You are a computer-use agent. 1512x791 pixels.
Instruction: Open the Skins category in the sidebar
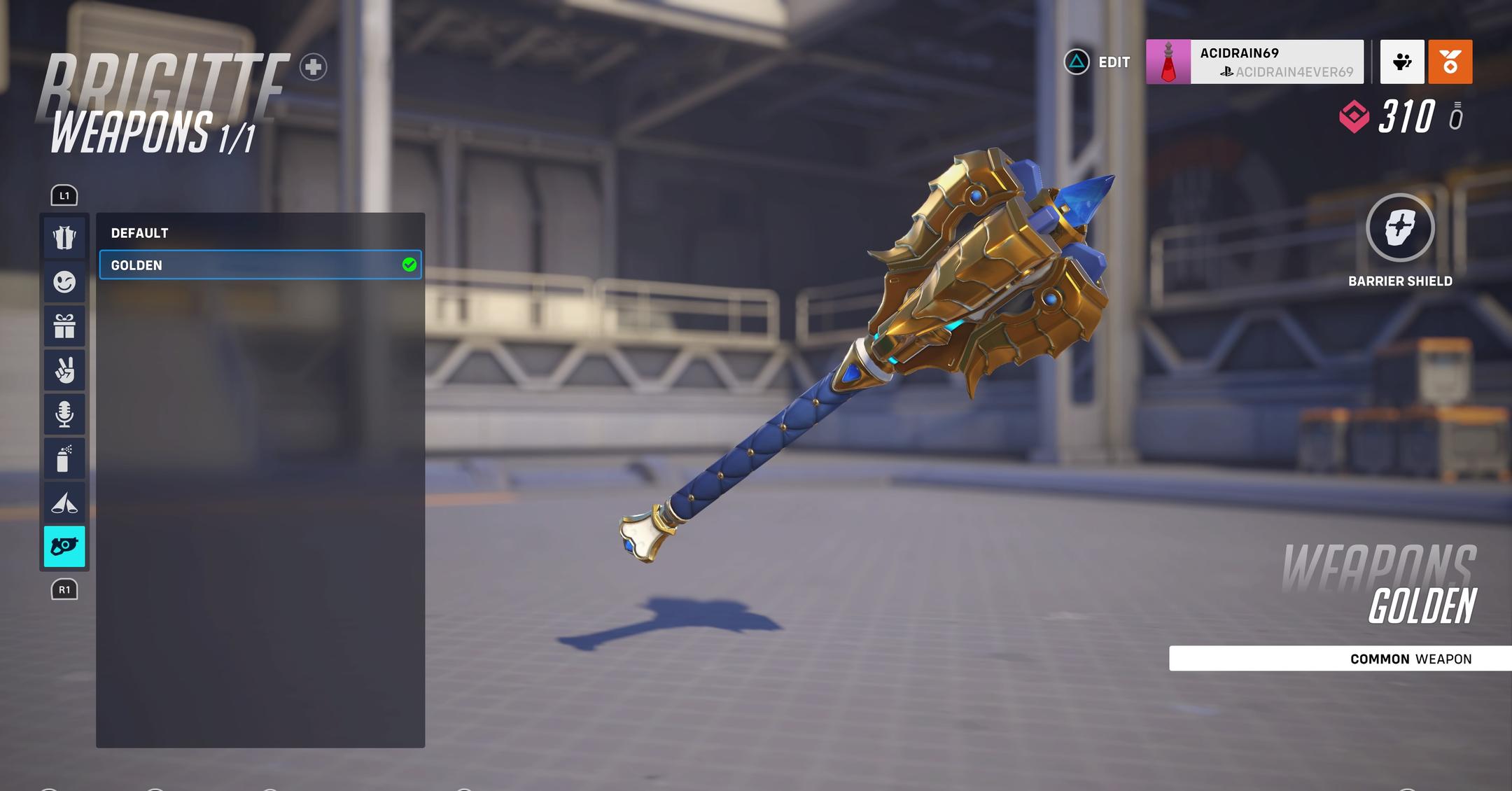click(x=64, y=237)
